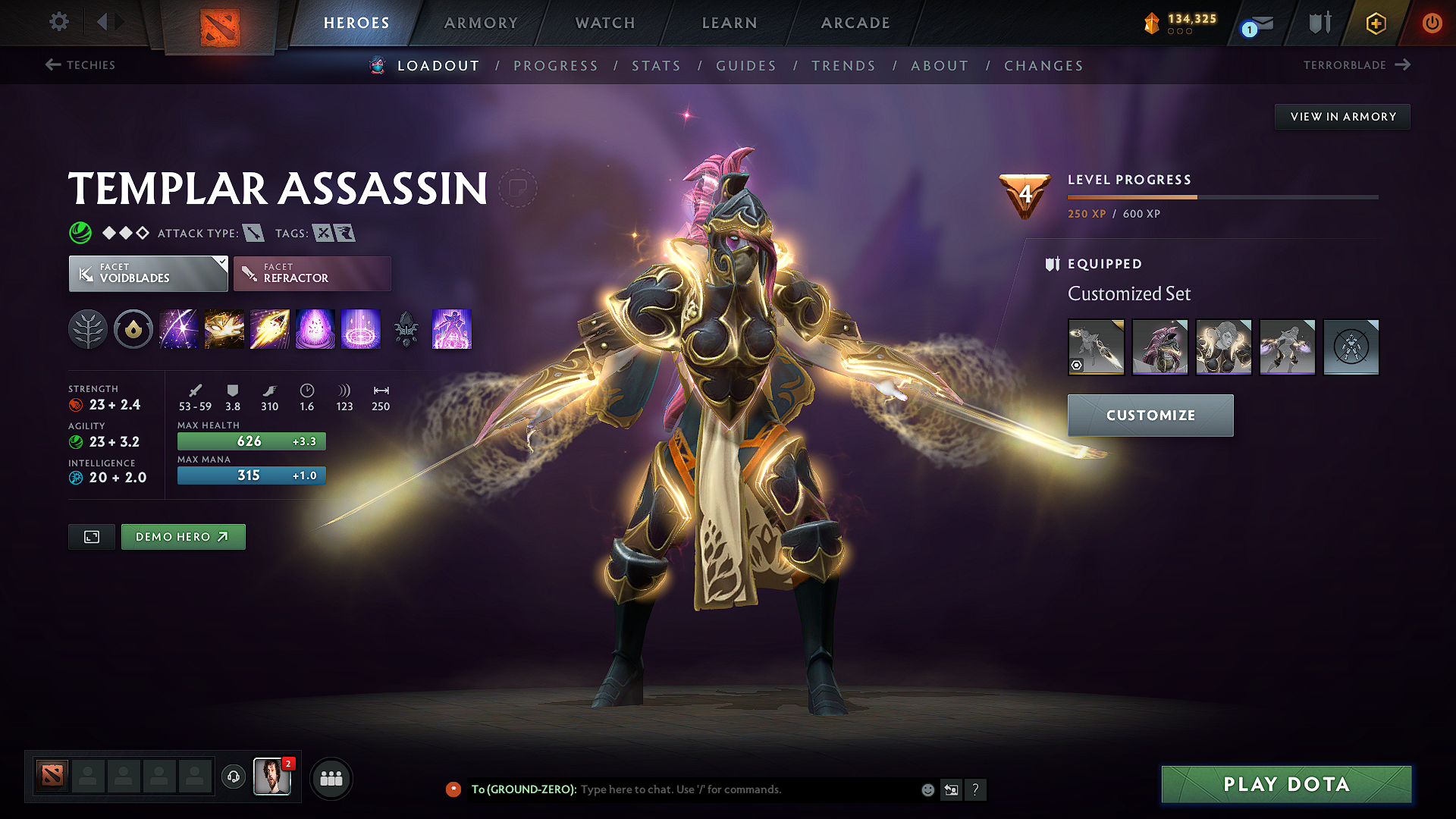Open the Meld ability icon
This screenshot has height=819, width=1456.
pos(224,329)
